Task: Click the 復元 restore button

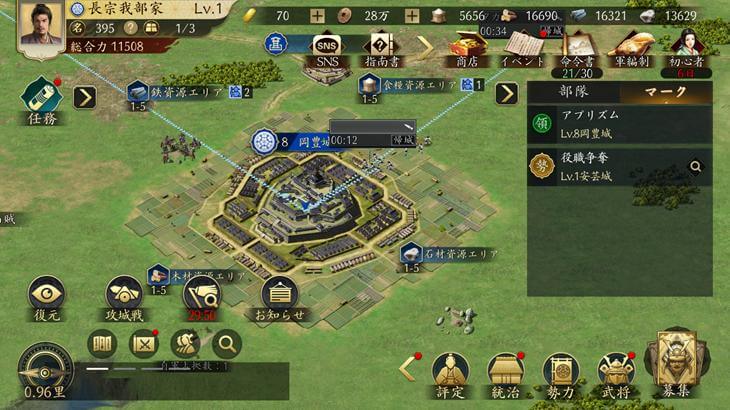Action: pyautogui.click(x=47, y=298)
